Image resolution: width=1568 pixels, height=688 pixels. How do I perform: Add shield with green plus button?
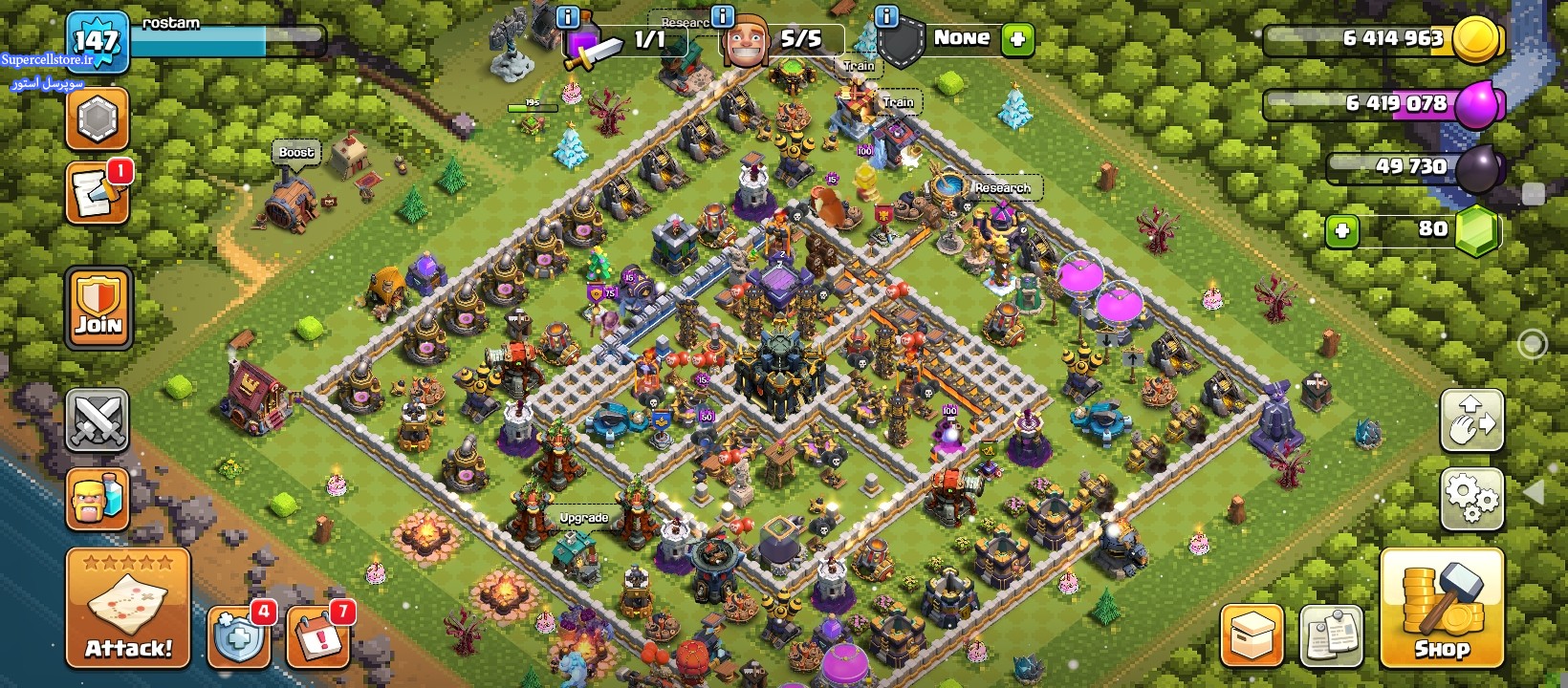point(1017,39)
